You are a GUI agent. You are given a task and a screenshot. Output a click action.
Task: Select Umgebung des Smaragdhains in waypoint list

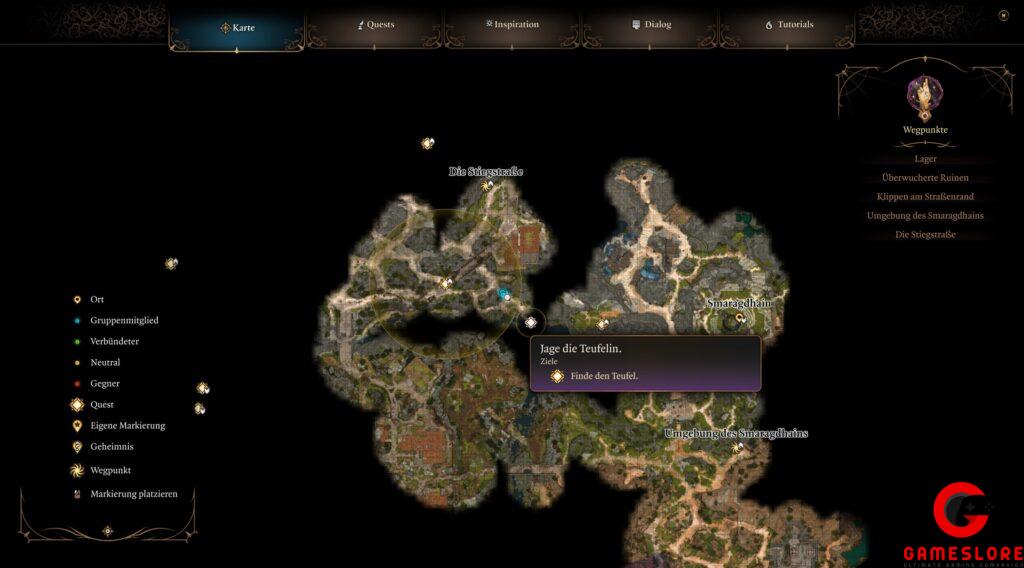point(925,216)
